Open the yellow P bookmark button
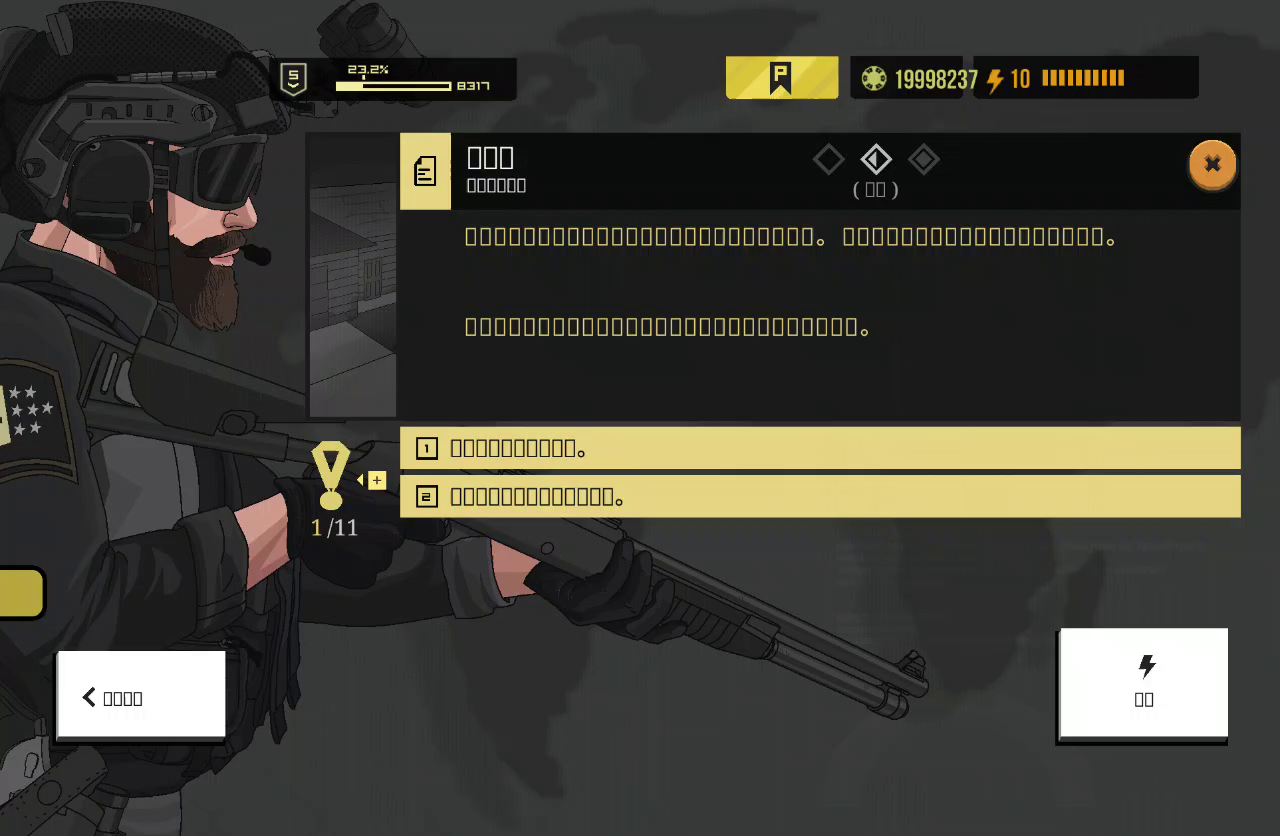 (x=781, y=78)
